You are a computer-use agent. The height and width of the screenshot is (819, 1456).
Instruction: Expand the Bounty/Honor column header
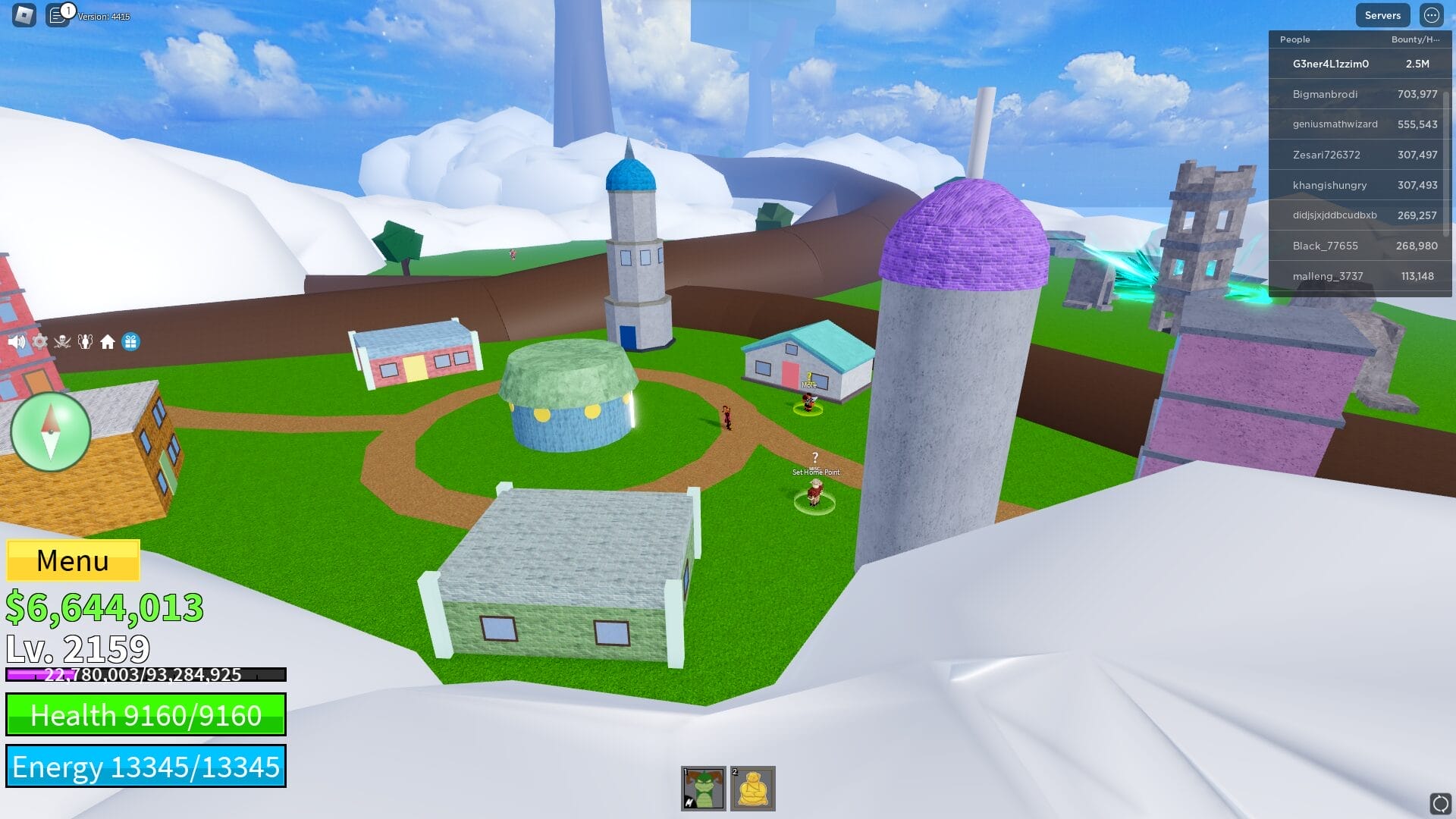tap(1414, 39)
